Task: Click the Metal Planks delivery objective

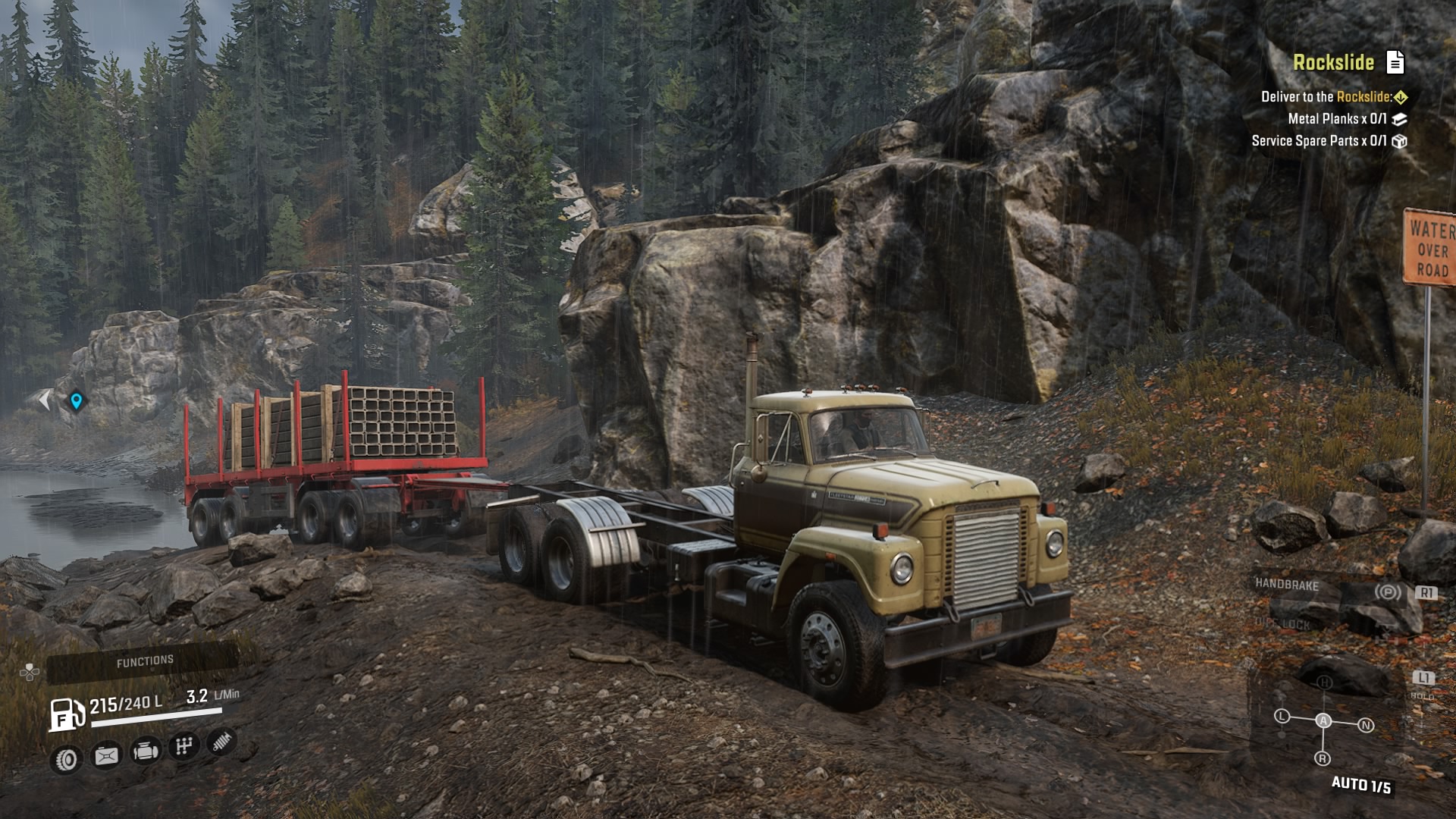Action: pyautogui.click(x=1337, y=119)
